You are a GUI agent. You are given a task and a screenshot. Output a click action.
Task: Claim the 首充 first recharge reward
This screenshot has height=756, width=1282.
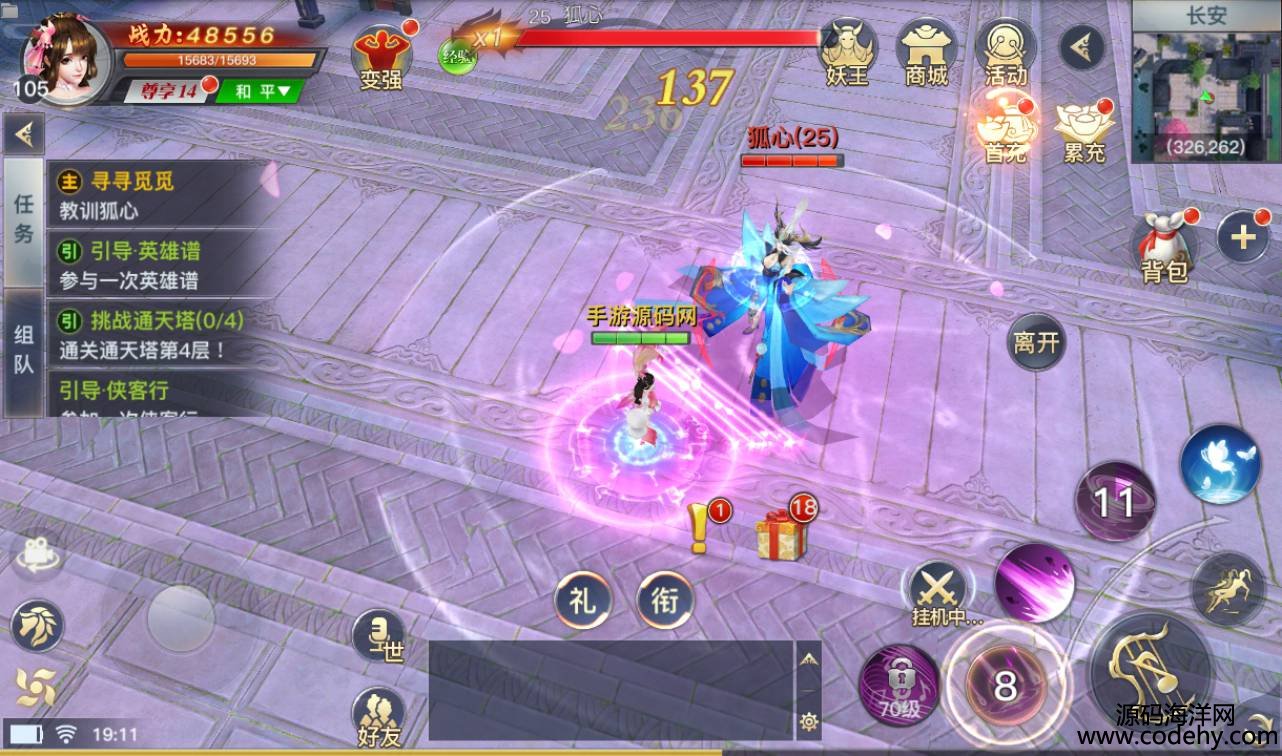pos(1005,130)
